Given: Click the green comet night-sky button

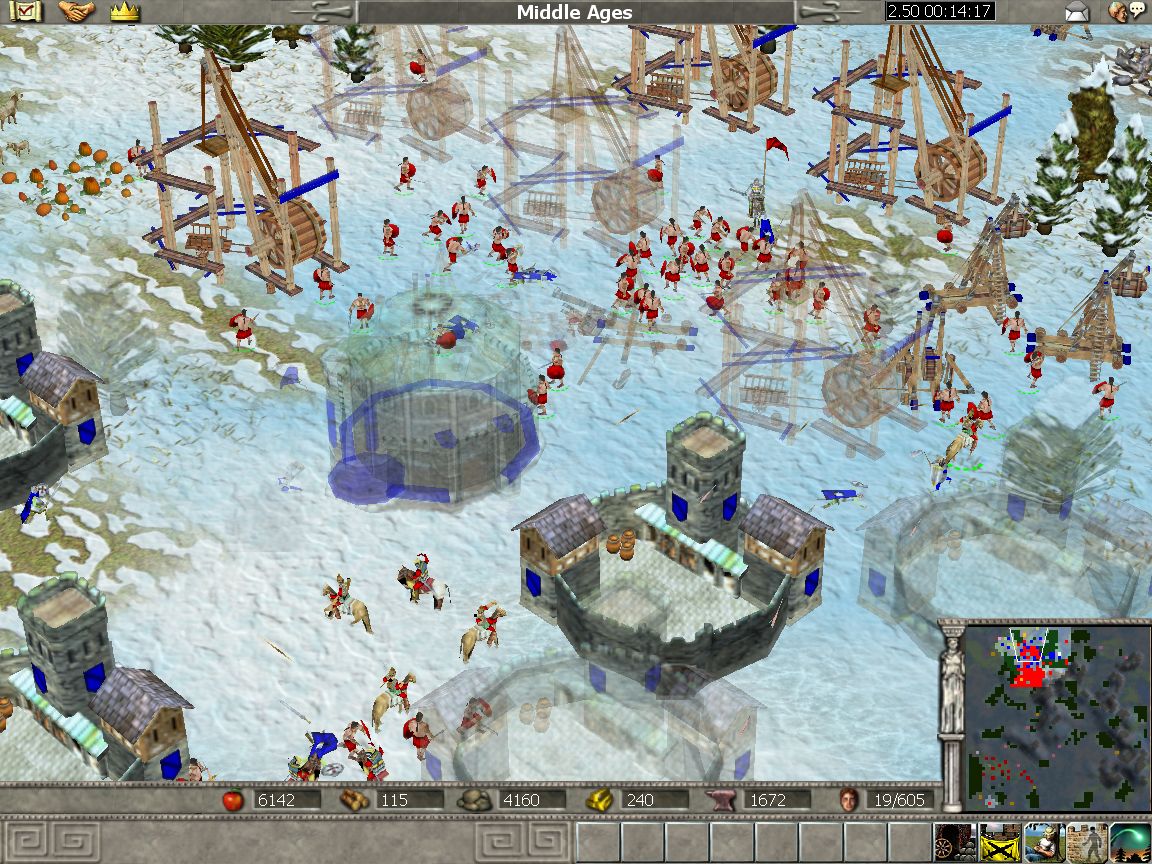Looking at the screenshot, I should [x=1129, y=842].
